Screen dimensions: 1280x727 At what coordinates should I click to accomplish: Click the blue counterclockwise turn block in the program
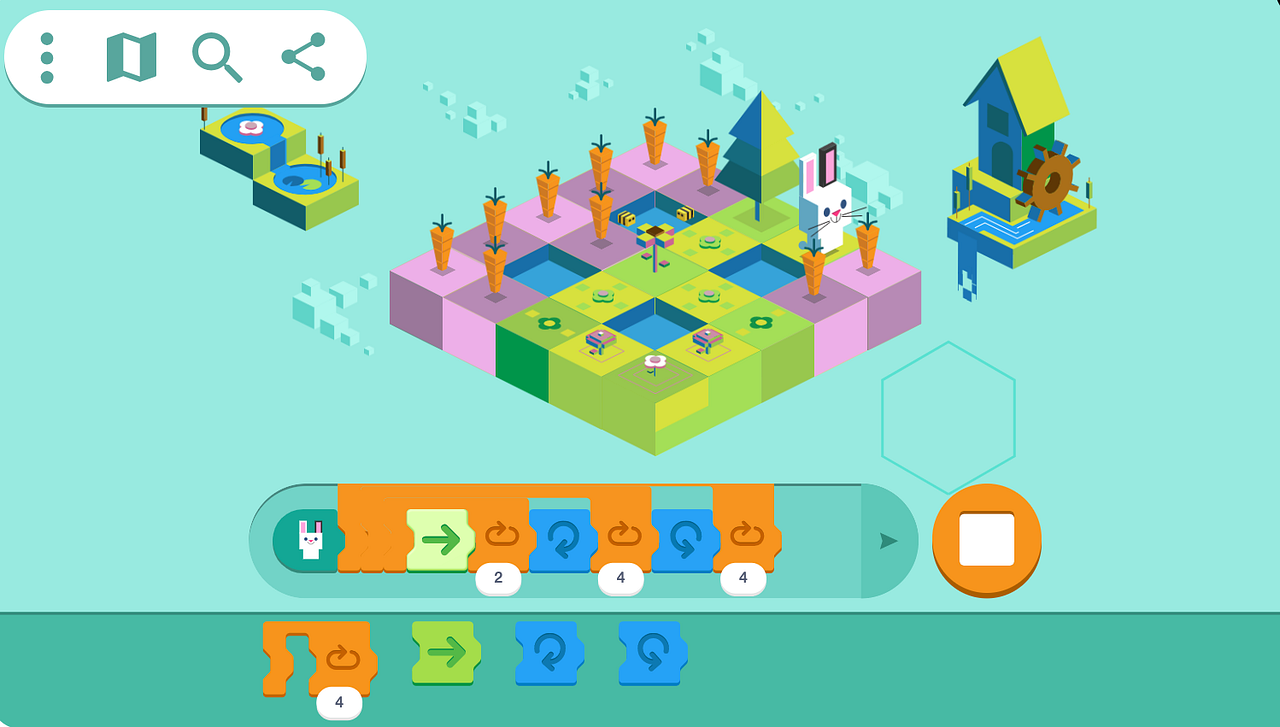[x=684, y=540]
